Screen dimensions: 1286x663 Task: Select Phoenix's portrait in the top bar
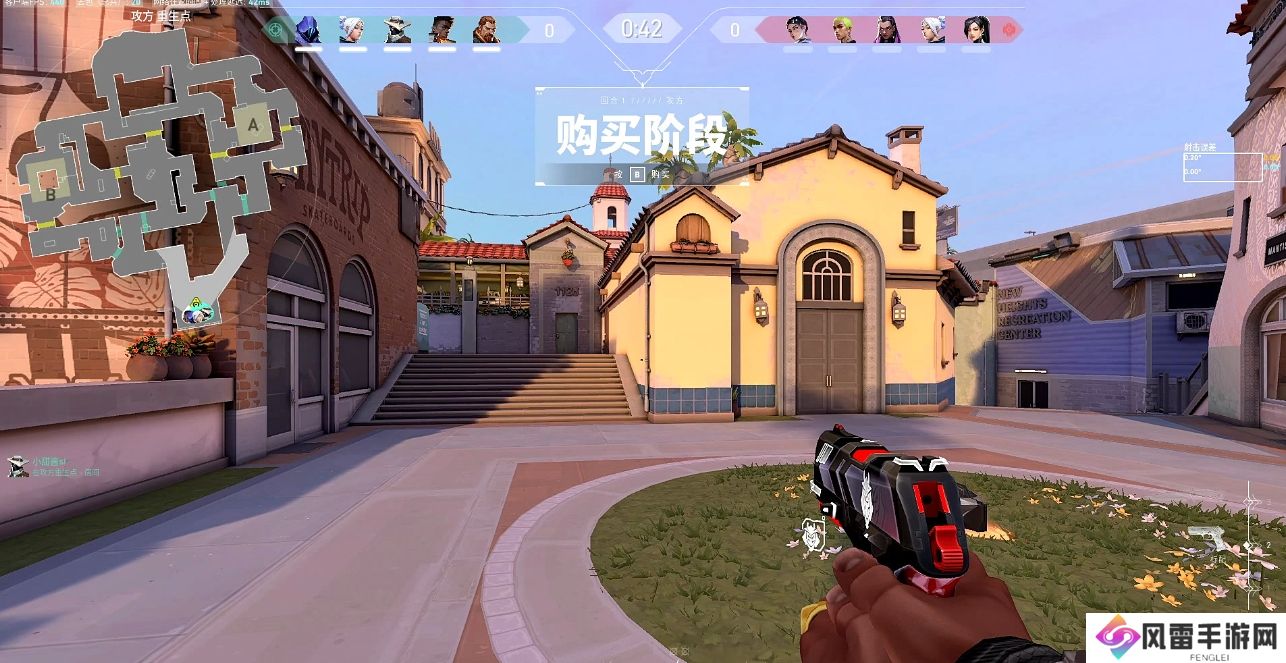point(441,30)
